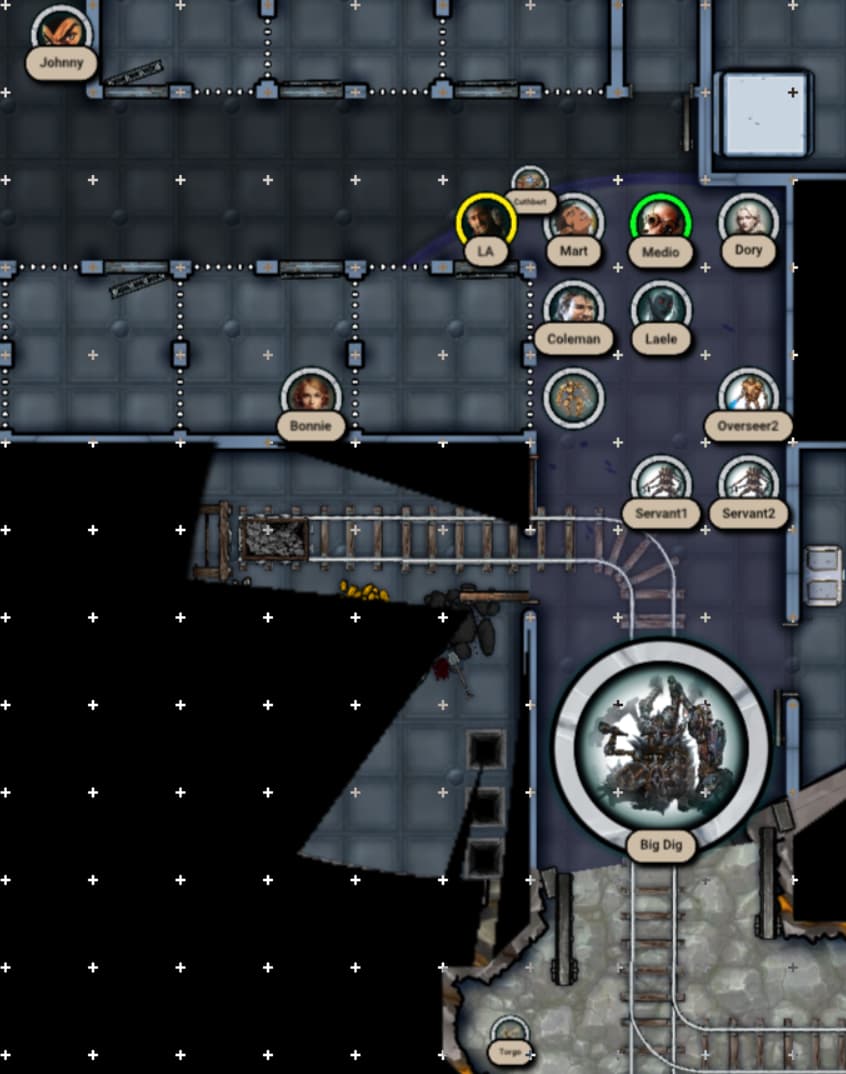Pick the Dory character token
The image size is (846, 1074).
(748, 222)
